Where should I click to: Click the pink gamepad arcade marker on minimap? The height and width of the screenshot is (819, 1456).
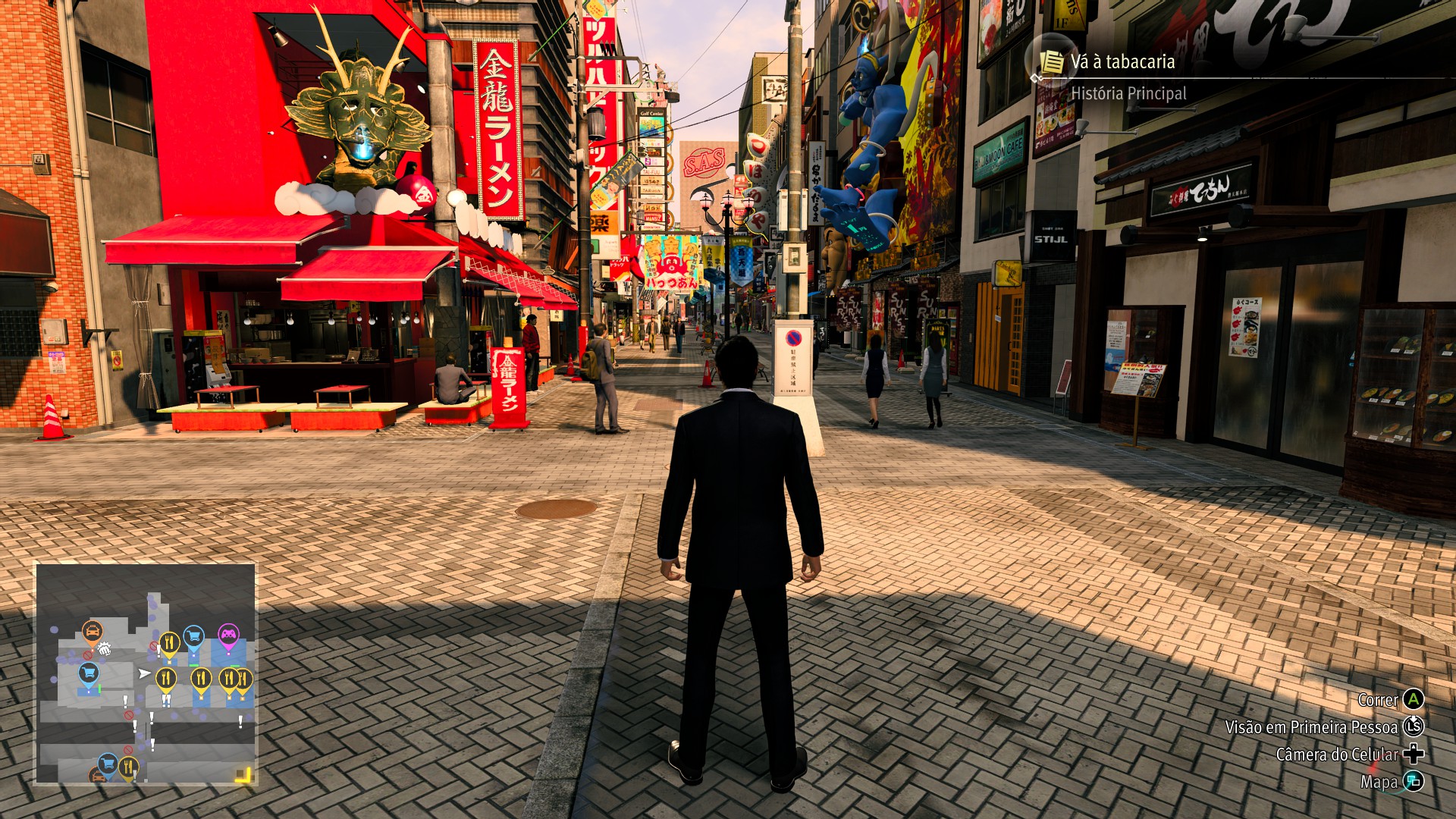pyautogui.click(x=228, y=634)
